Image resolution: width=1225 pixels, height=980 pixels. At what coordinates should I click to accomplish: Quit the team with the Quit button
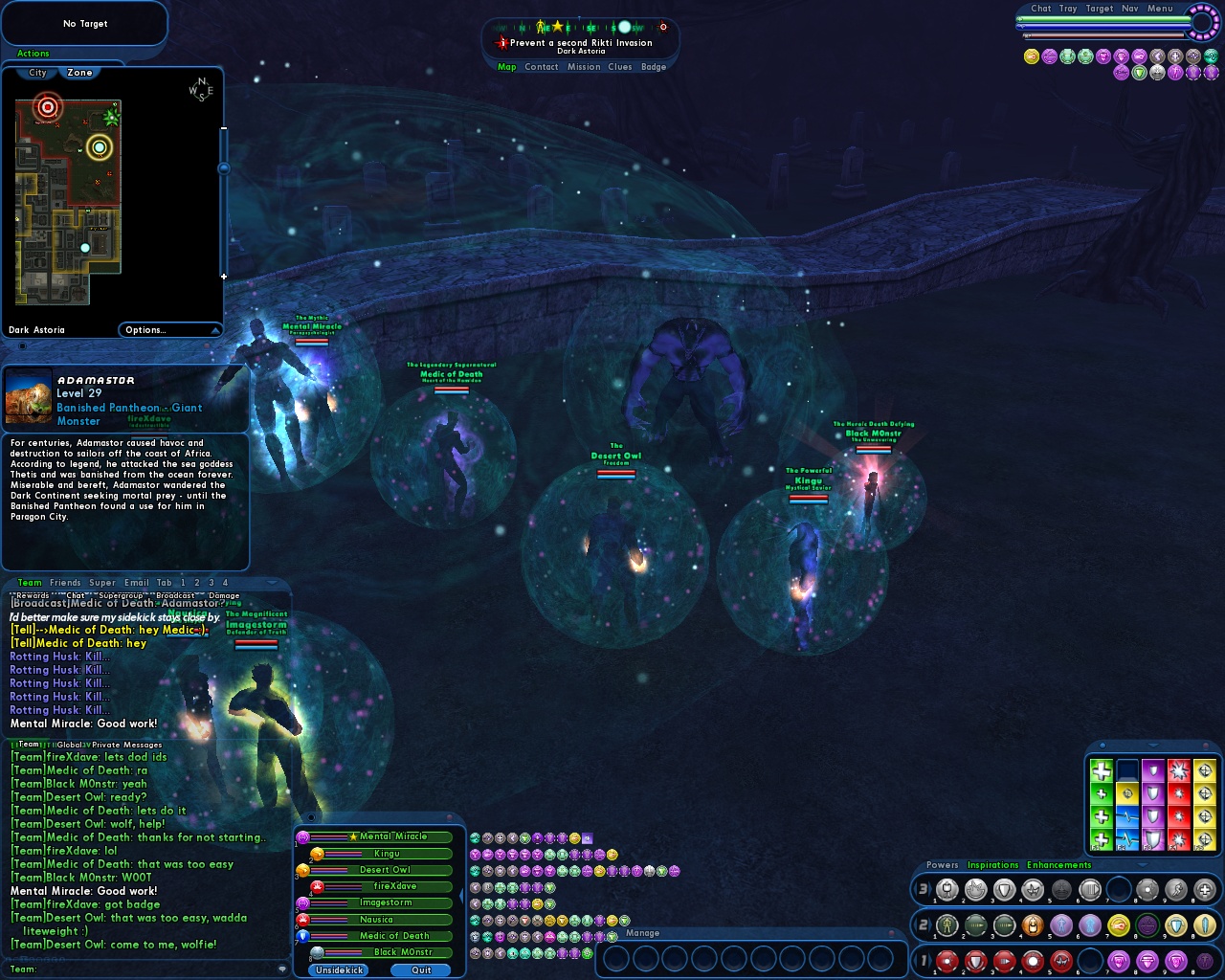pos(421,970)
